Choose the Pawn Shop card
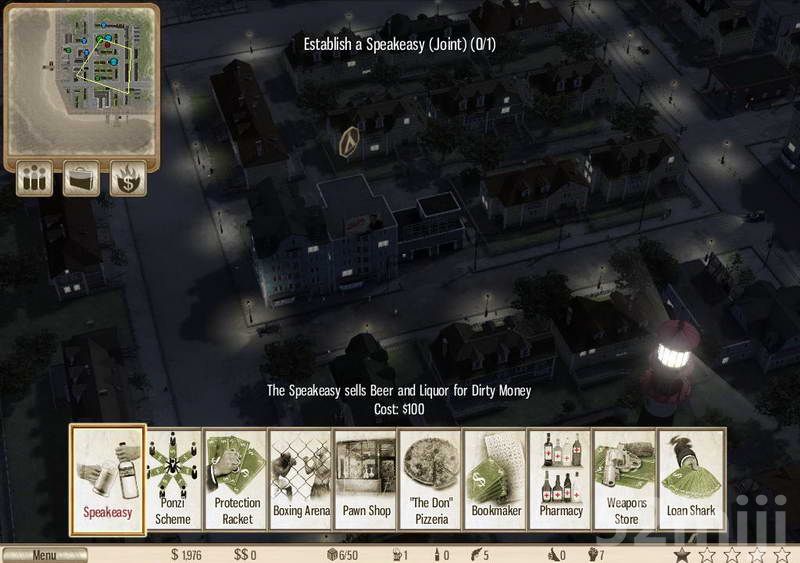The height and width of the screenshot is (563, 800). tap(366, 478)
